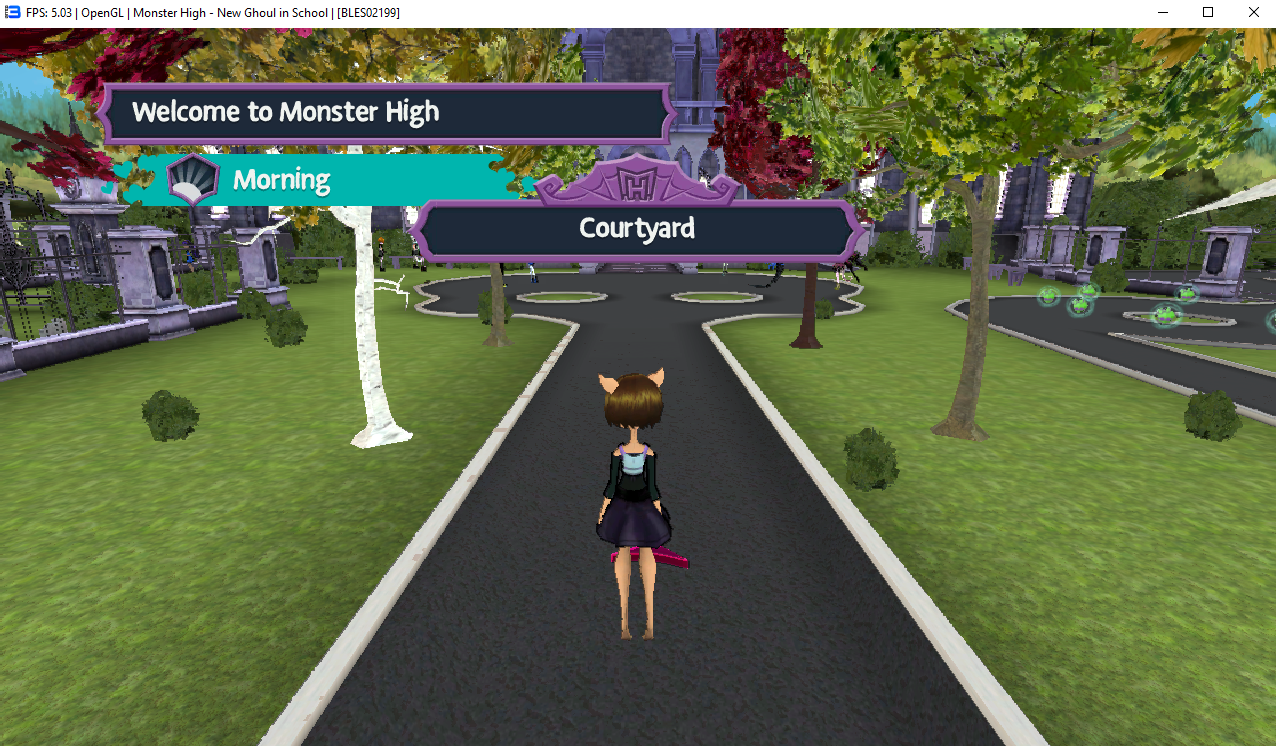Select the Welcome to Monster High objective banner
1276x746 pixels.
click(x=386, y=113)
